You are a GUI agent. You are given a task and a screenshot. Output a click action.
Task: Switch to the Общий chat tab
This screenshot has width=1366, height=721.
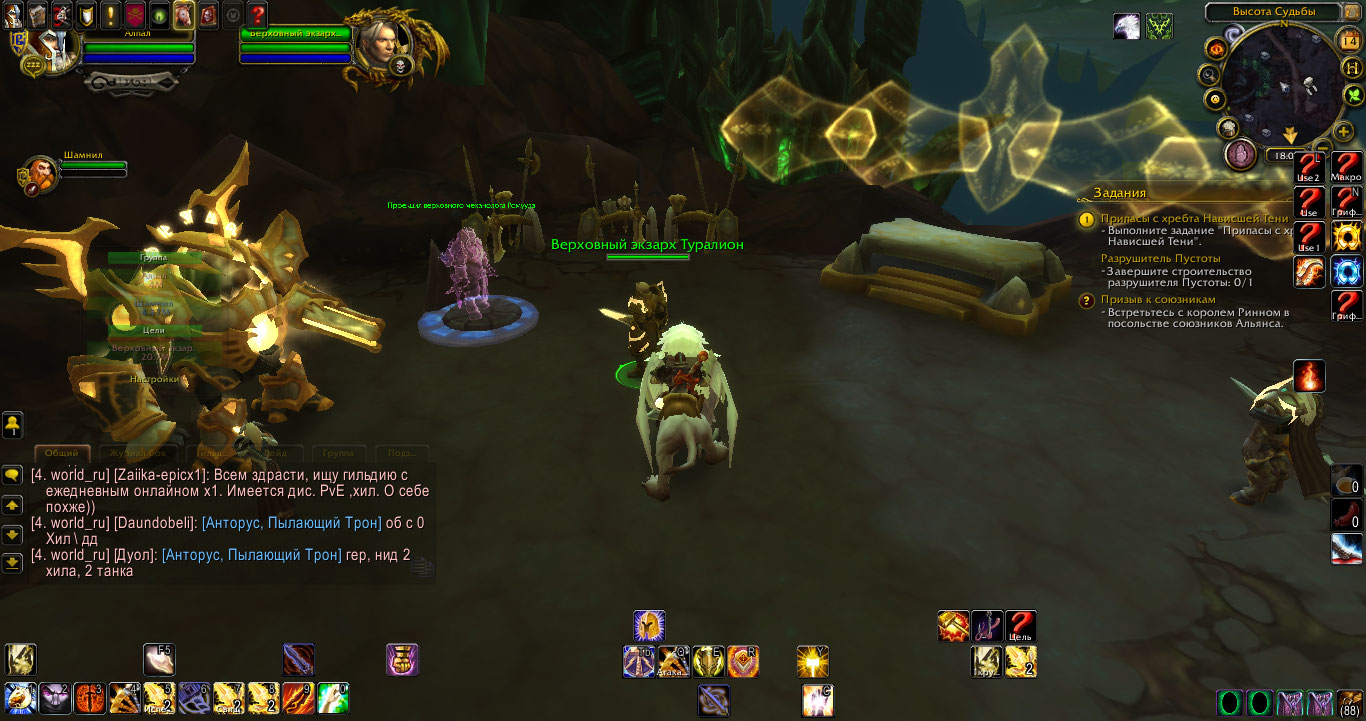click(x=62, y=454)
